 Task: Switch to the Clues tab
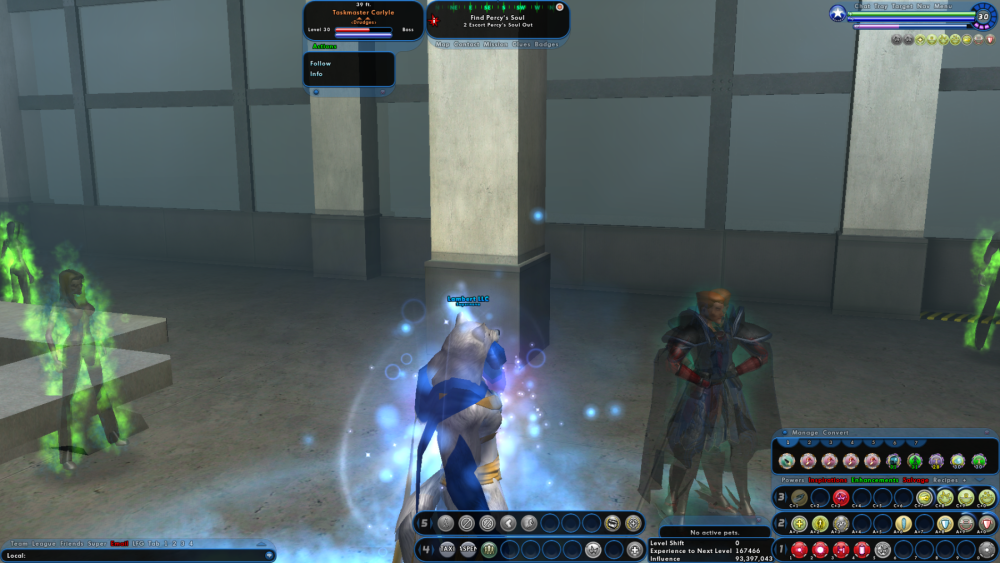[x=523, y=44]
